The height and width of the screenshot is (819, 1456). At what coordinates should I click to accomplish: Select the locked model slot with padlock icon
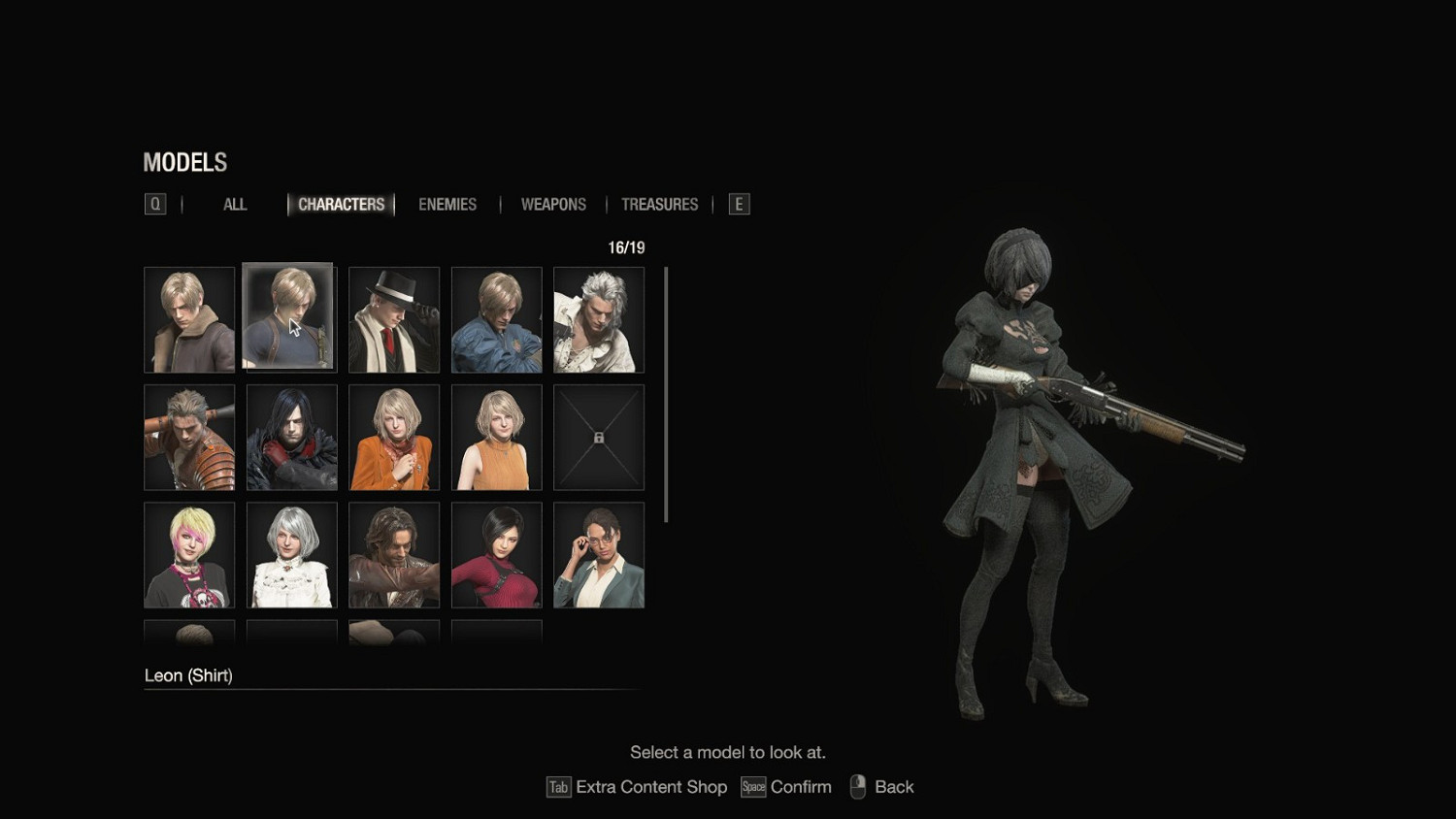pyautogui.click(x=598, y=437)
